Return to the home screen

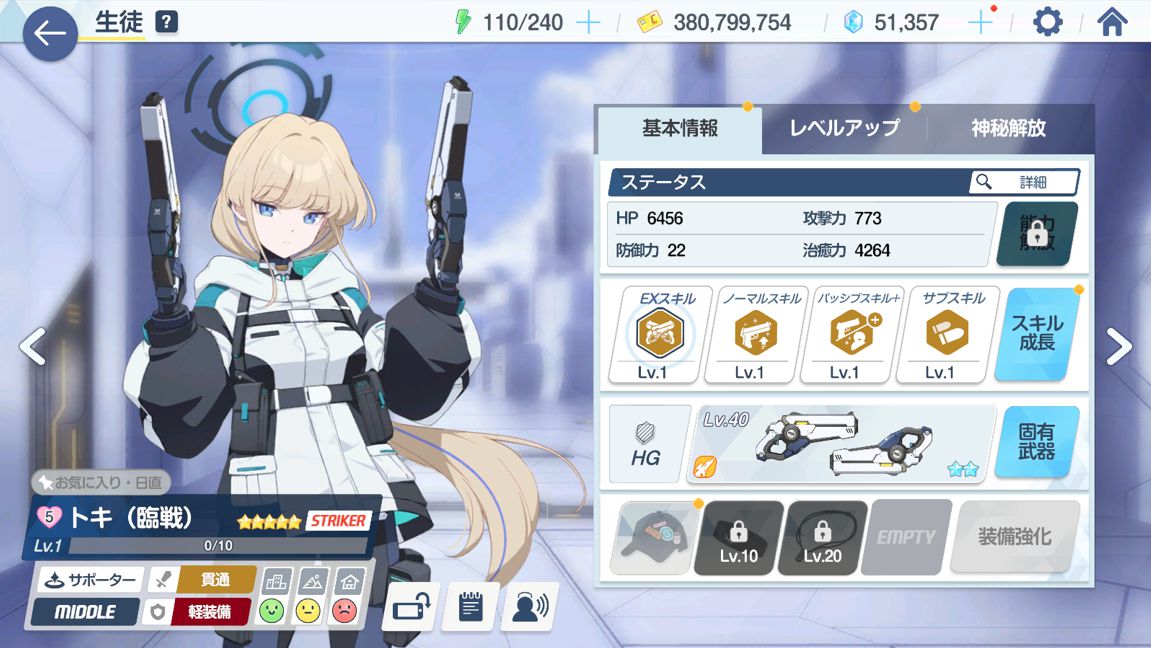pyautogui.click(x=1112, y=21)
